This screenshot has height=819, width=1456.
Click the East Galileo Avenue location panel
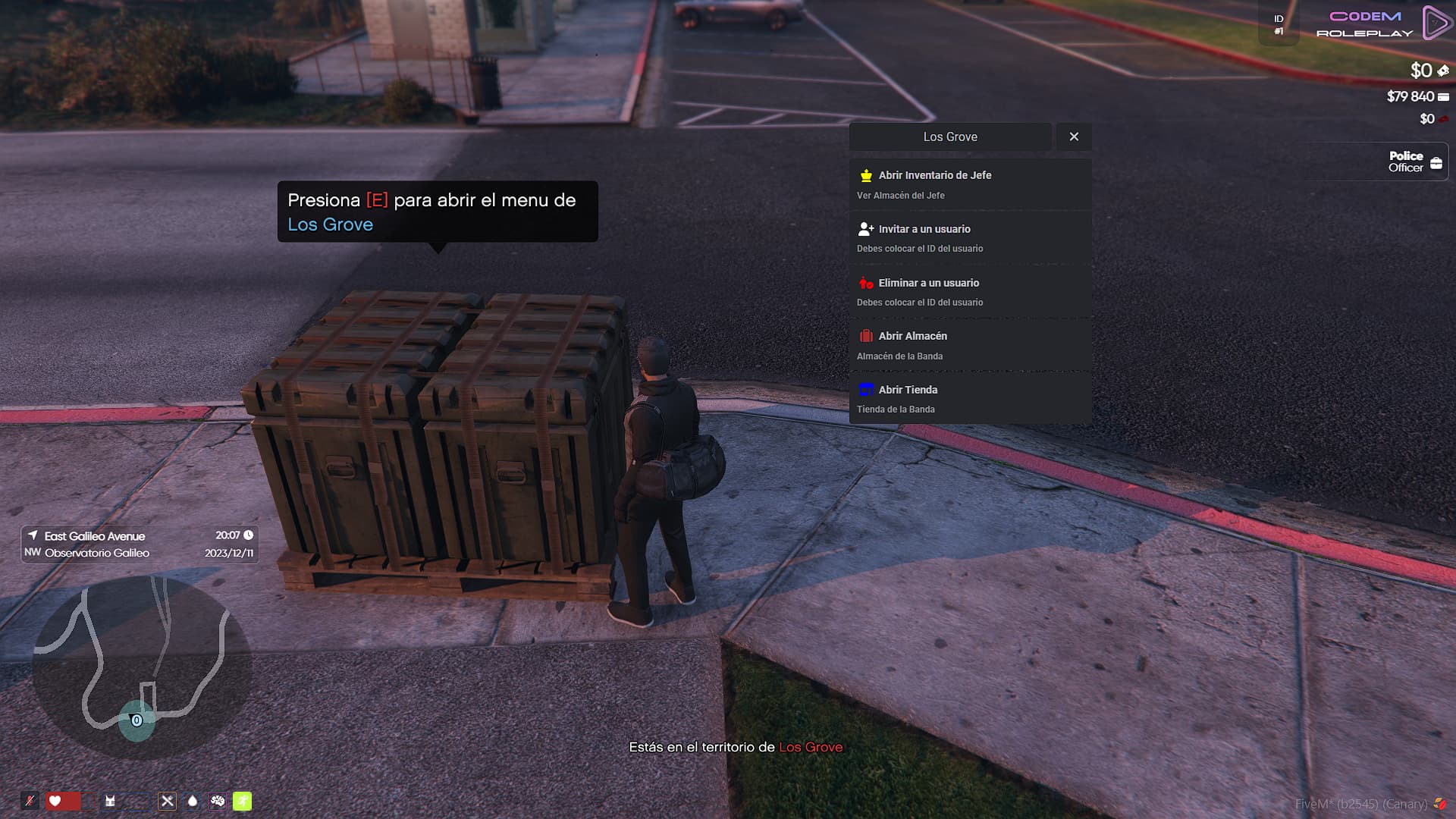(x=140, y=544)
